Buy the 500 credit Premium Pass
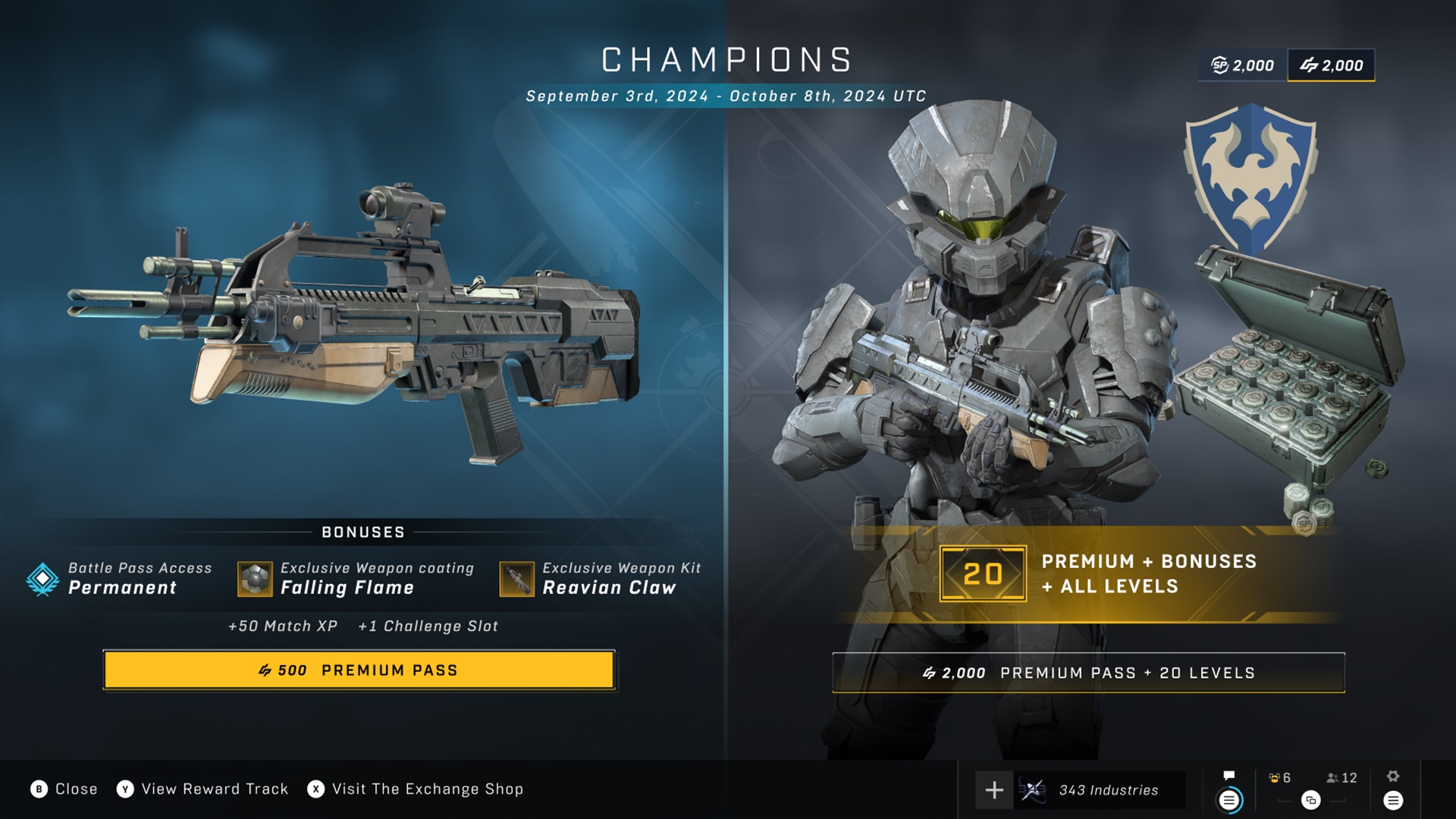This screenshot has width=1456, height=819. 359,670
